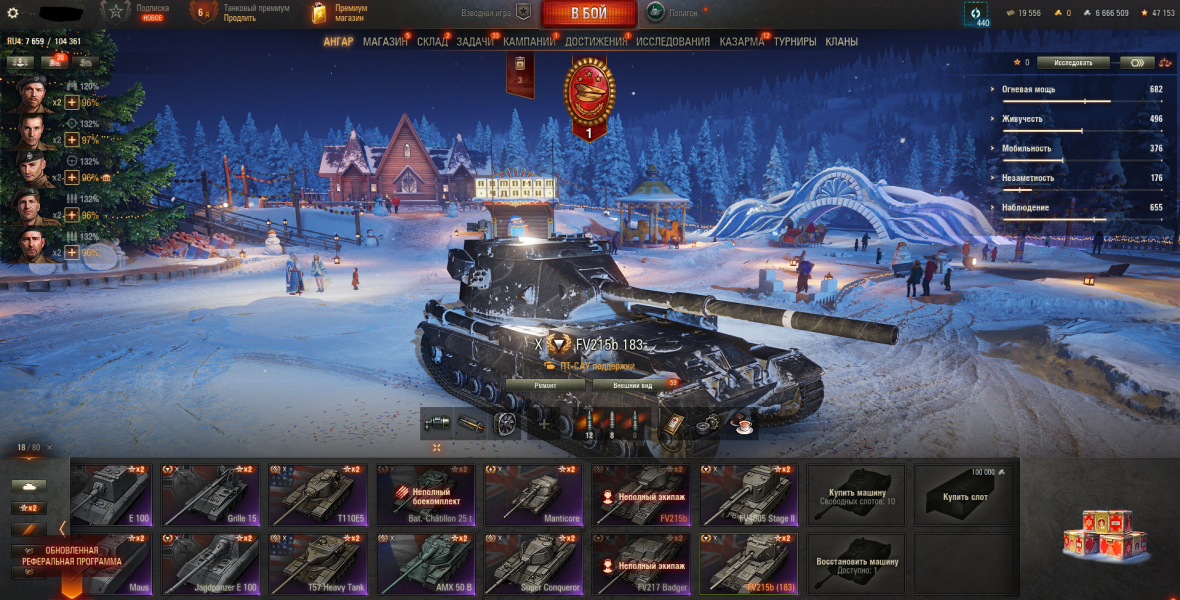Select the E 100 tank in carousel
The image size is (1180, 600).
pyautogui.click(x=110, y=494)
